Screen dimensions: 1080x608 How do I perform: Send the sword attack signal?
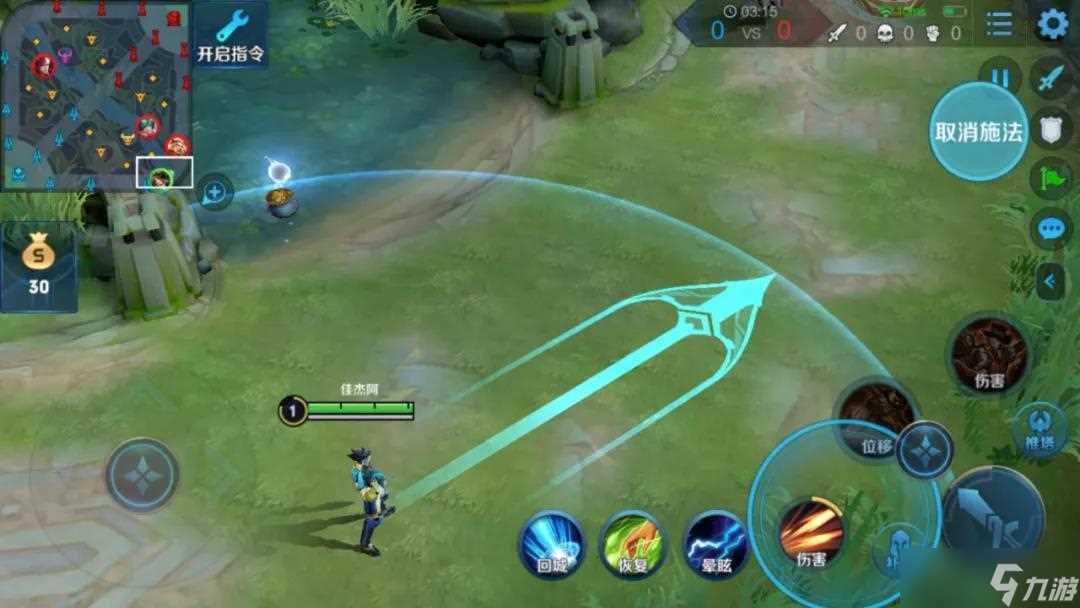[x=1051, y=78]
